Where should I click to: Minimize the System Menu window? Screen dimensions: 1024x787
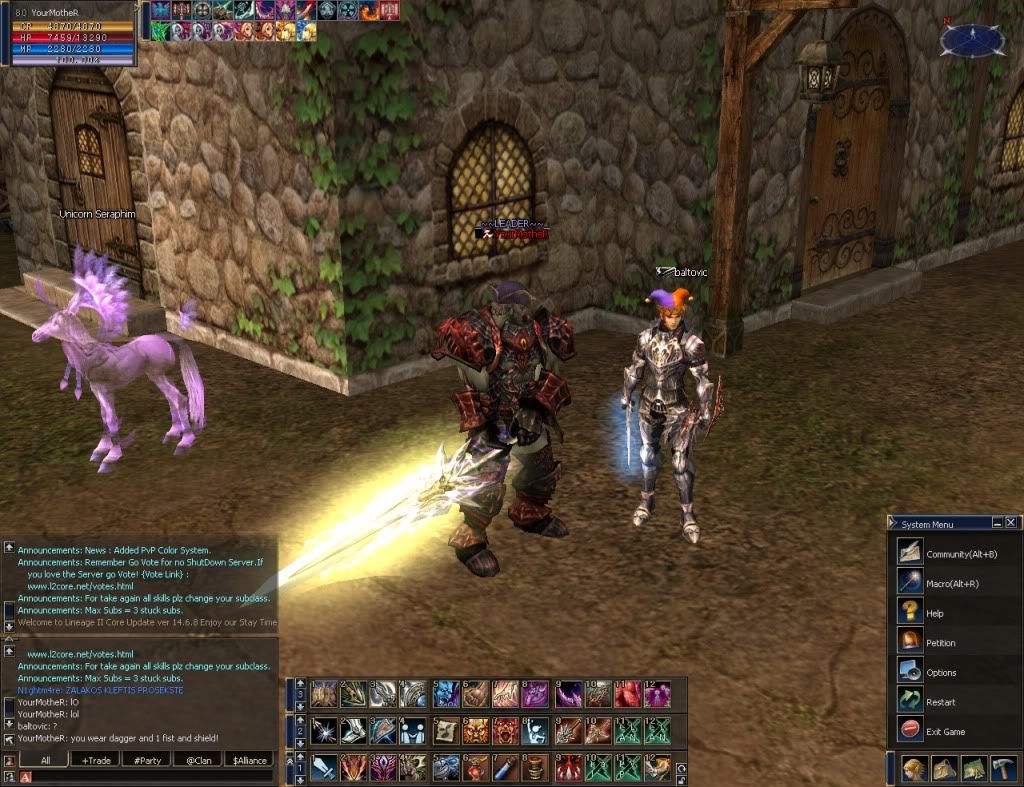[997, 523]
